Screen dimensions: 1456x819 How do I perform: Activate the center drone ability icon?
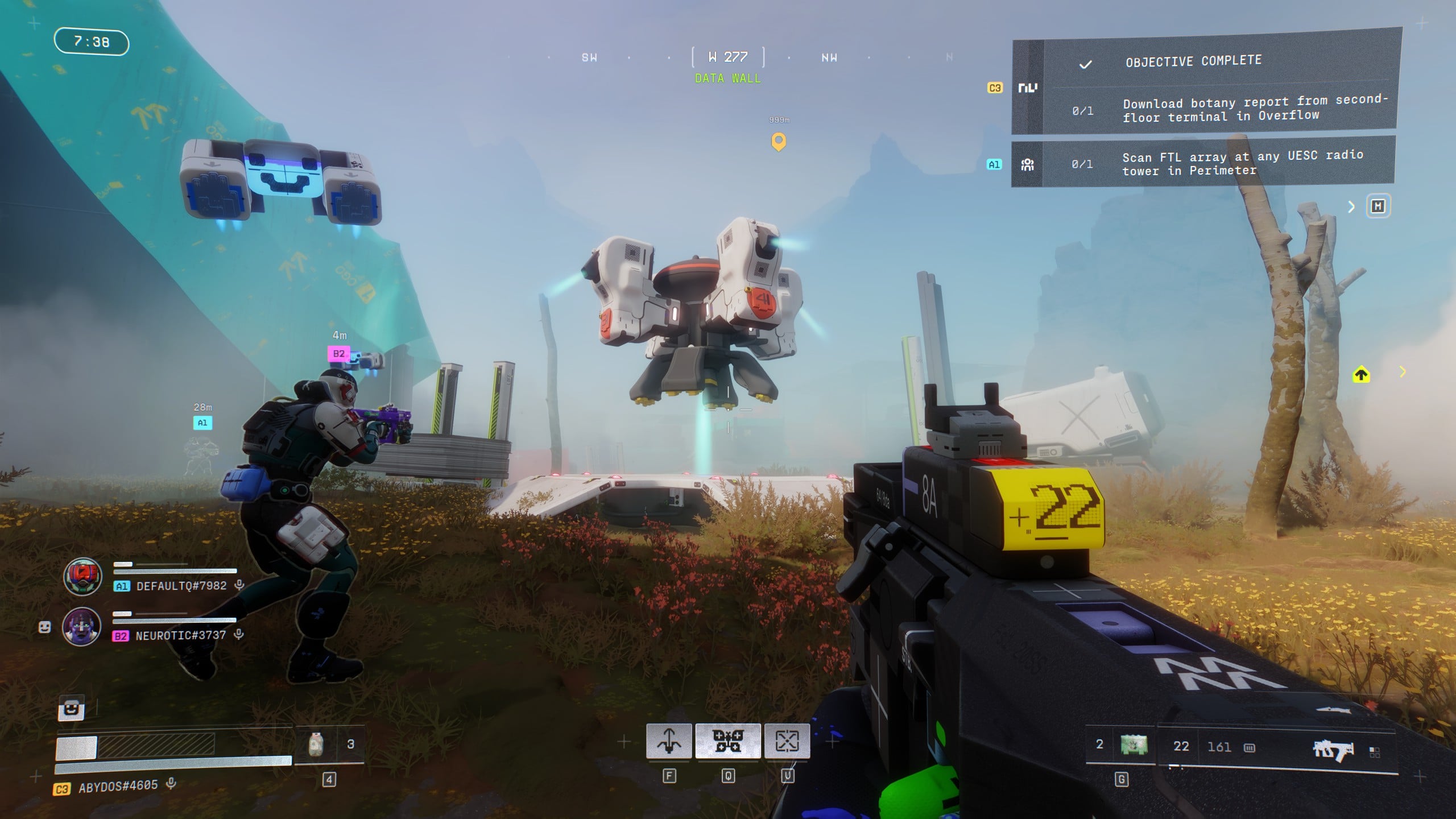coord(728,741)
